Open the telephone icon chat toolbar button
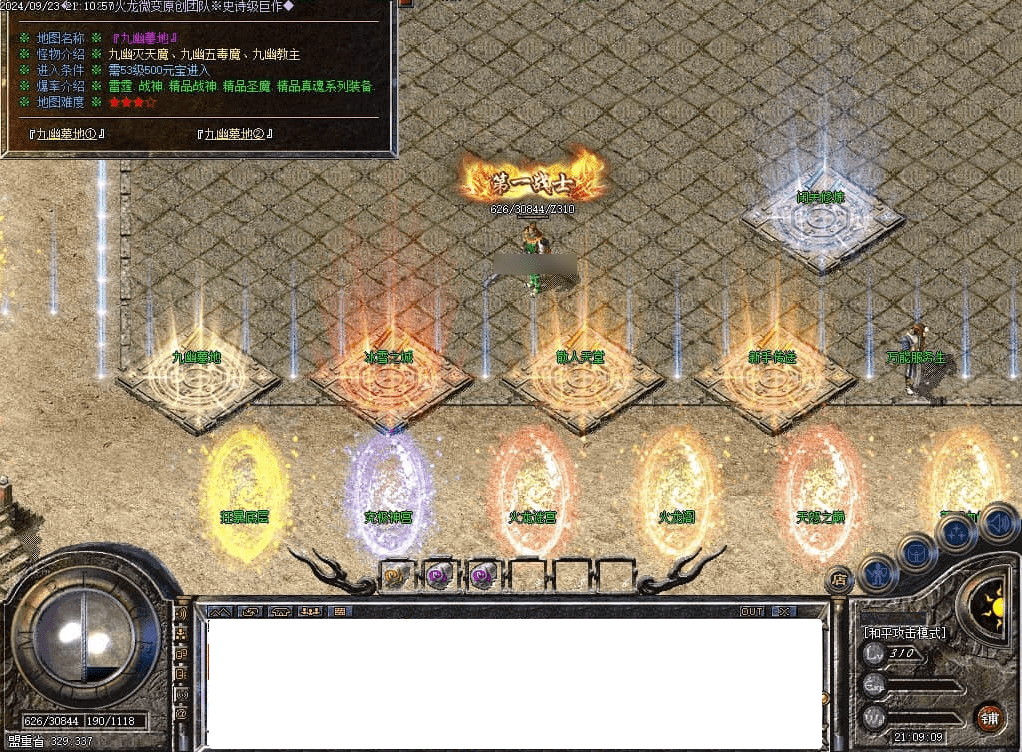 tap(280, 611)
